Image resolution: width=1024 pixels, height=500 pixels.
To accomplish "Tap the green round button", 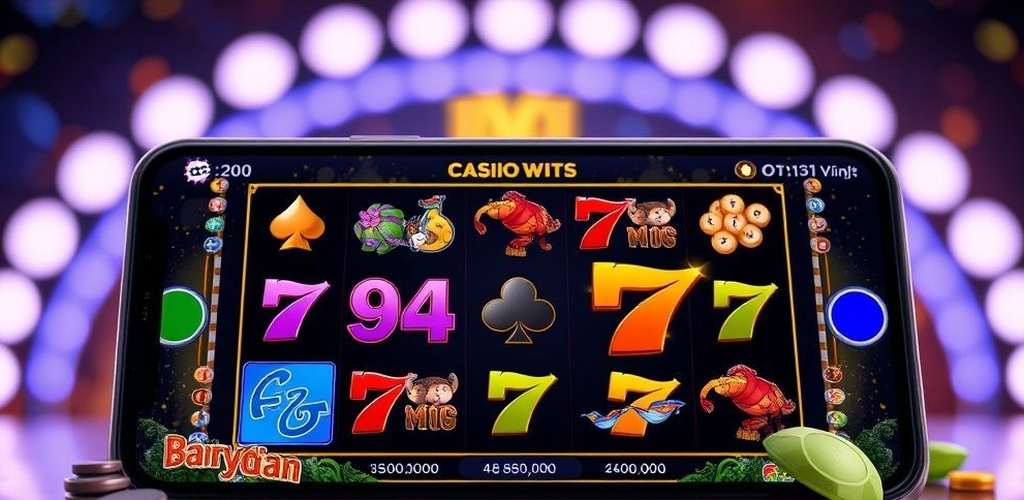I will click(x=185, y=315).
